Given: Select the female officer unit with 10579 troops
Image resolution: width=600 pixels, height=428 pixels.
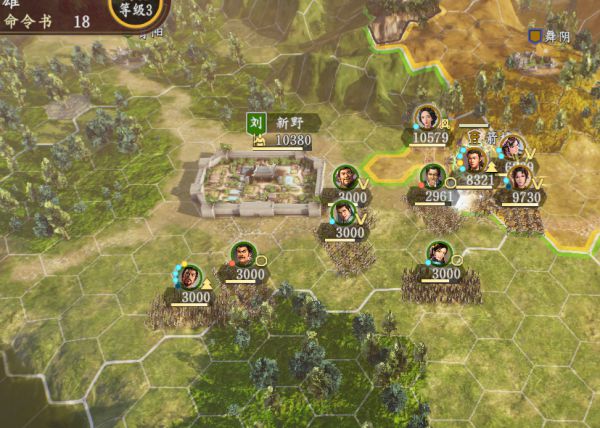Looking at the screenshot, I should click(427, 118).
